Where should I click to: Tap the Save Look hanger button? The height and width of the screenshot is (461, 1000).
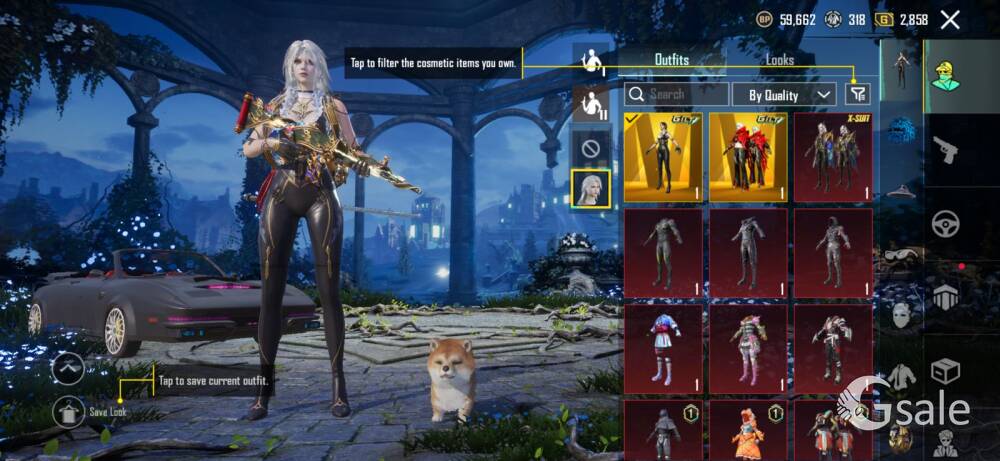tap(69, 411)
